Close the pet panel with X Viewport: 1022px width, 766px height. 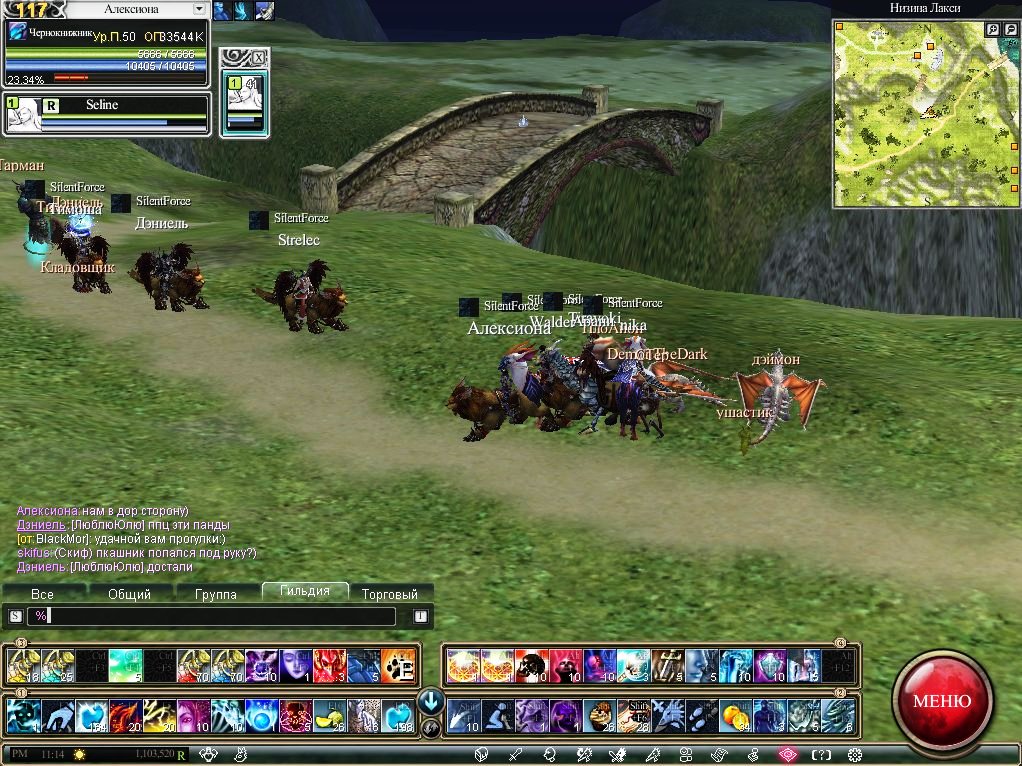click(258, 58)
